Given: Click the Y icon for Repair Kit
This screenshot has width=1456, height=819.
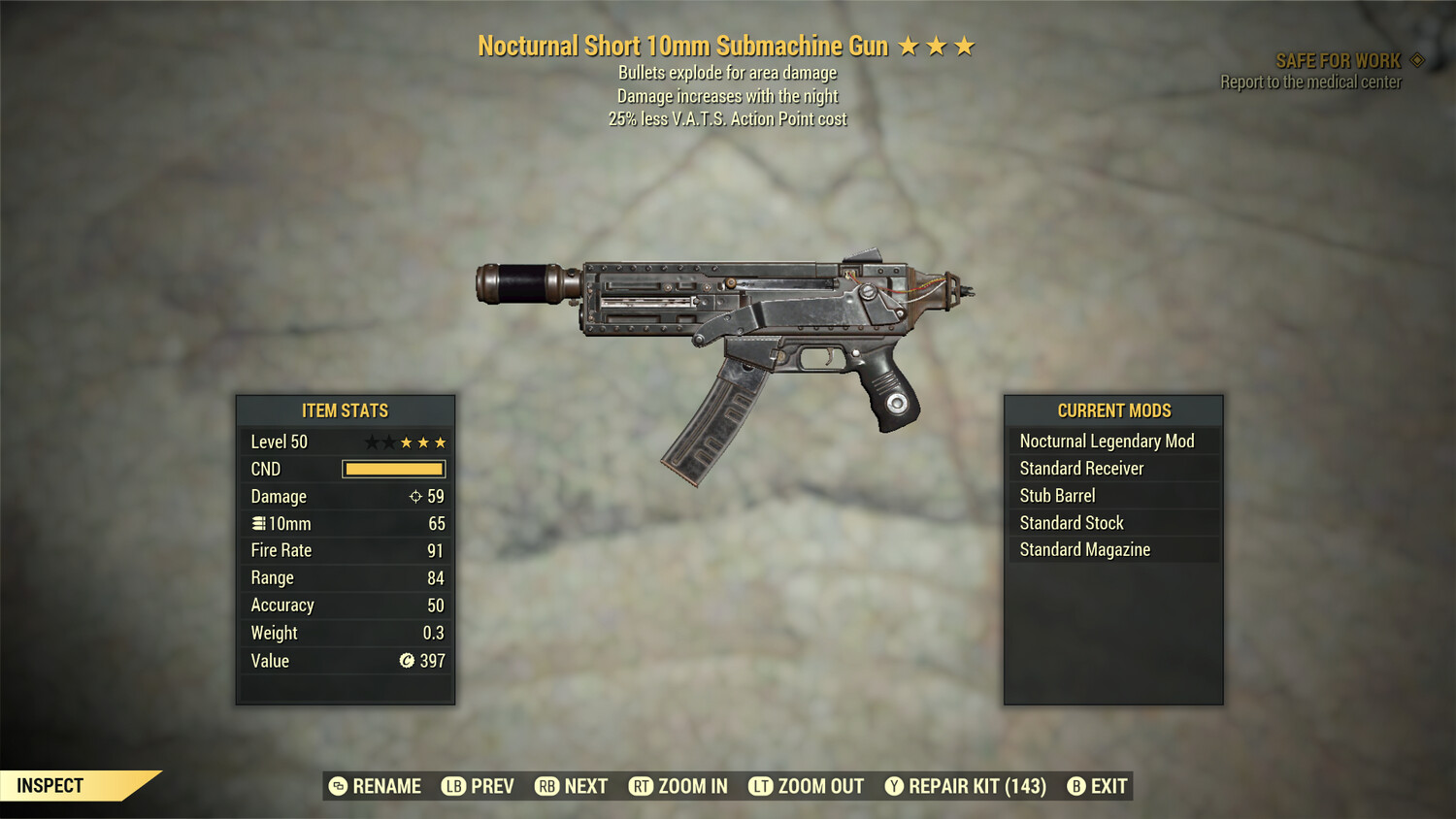Looking at the screenshot, I should 894,786.
